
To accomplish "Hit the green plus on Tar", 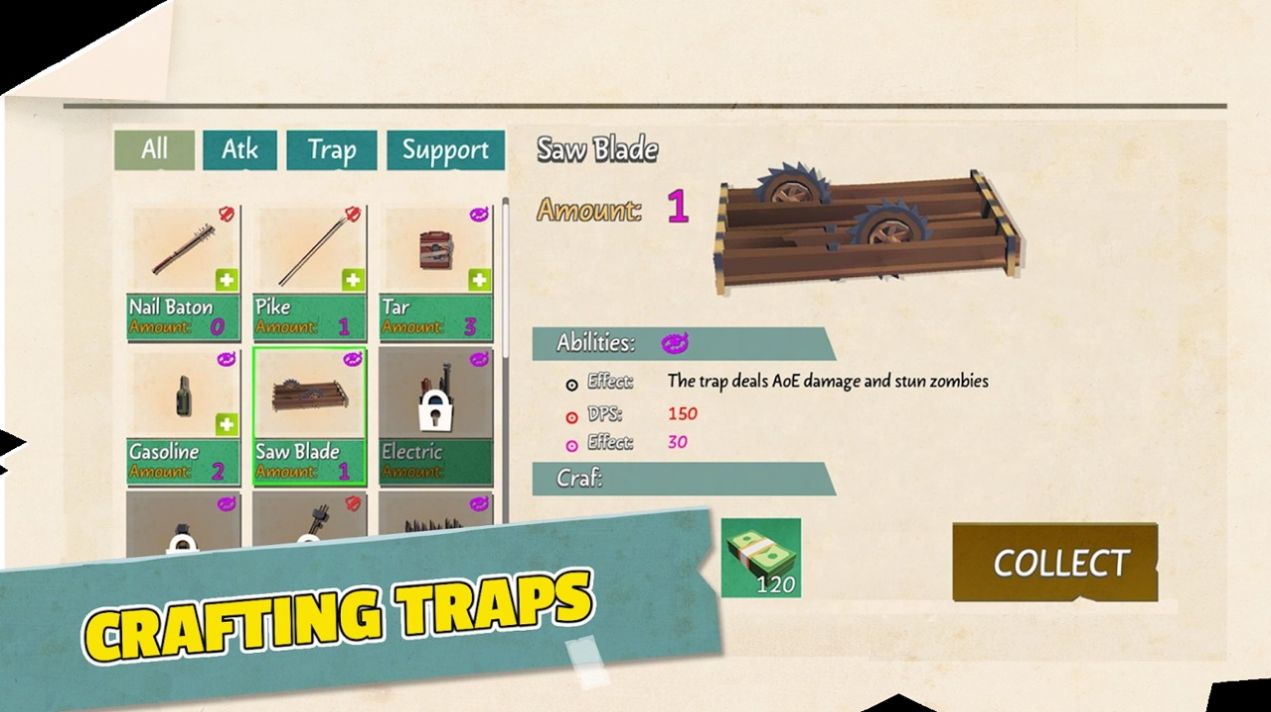I will tap(480, 280).
